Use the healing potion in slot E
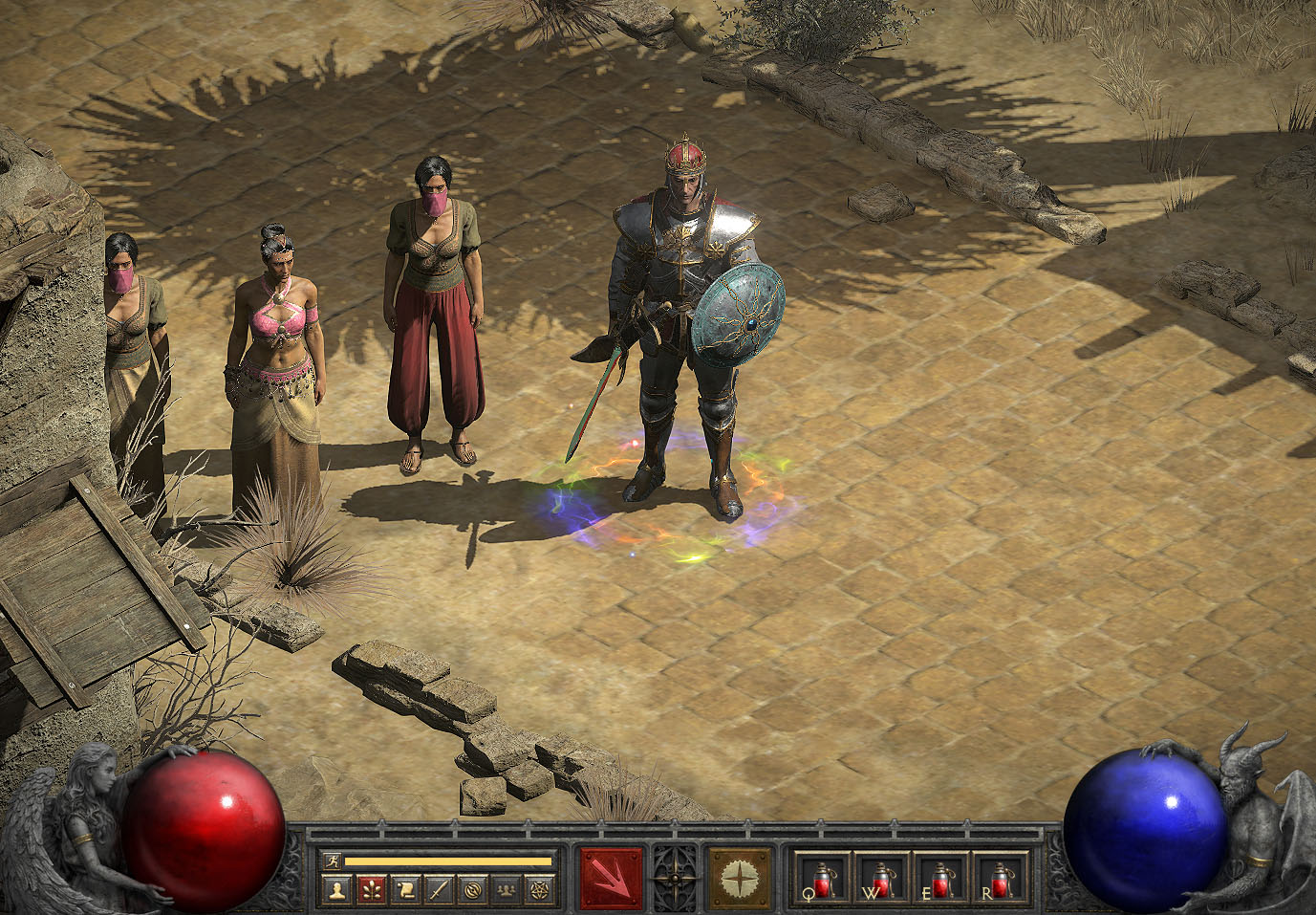 [x=940, y=878]
